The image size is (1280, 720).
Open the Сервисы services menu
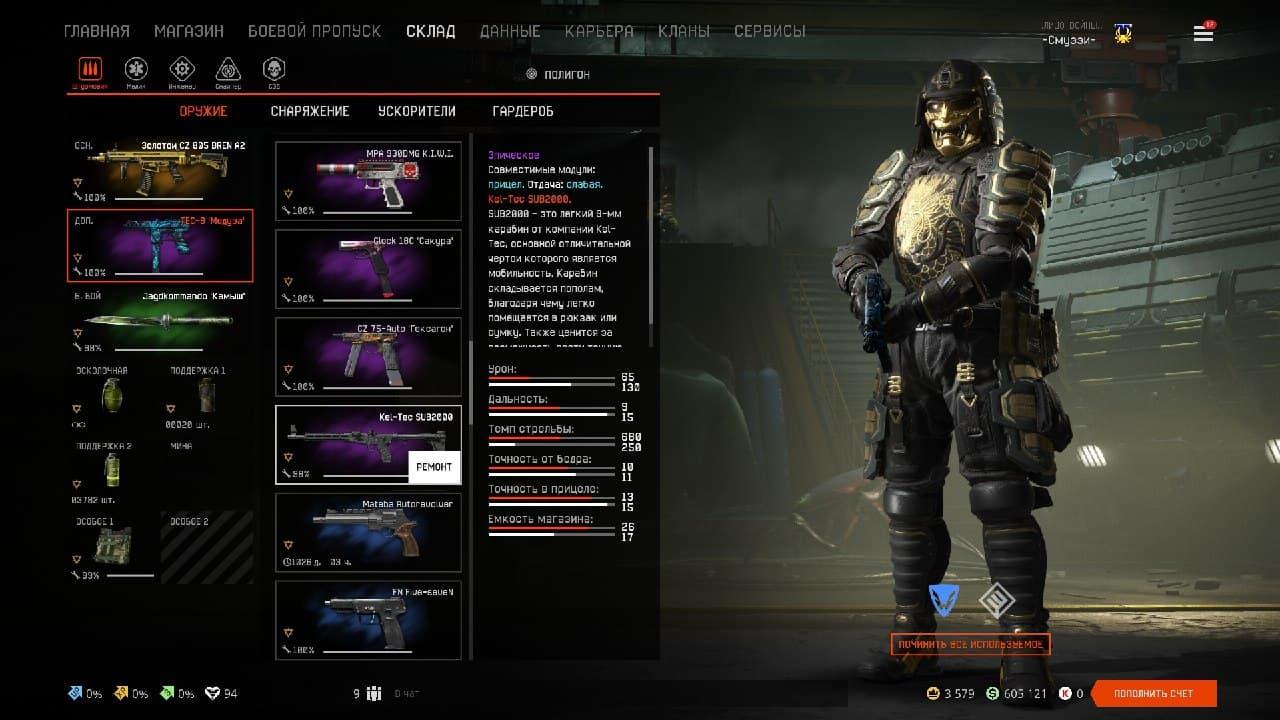click(769, 31)
